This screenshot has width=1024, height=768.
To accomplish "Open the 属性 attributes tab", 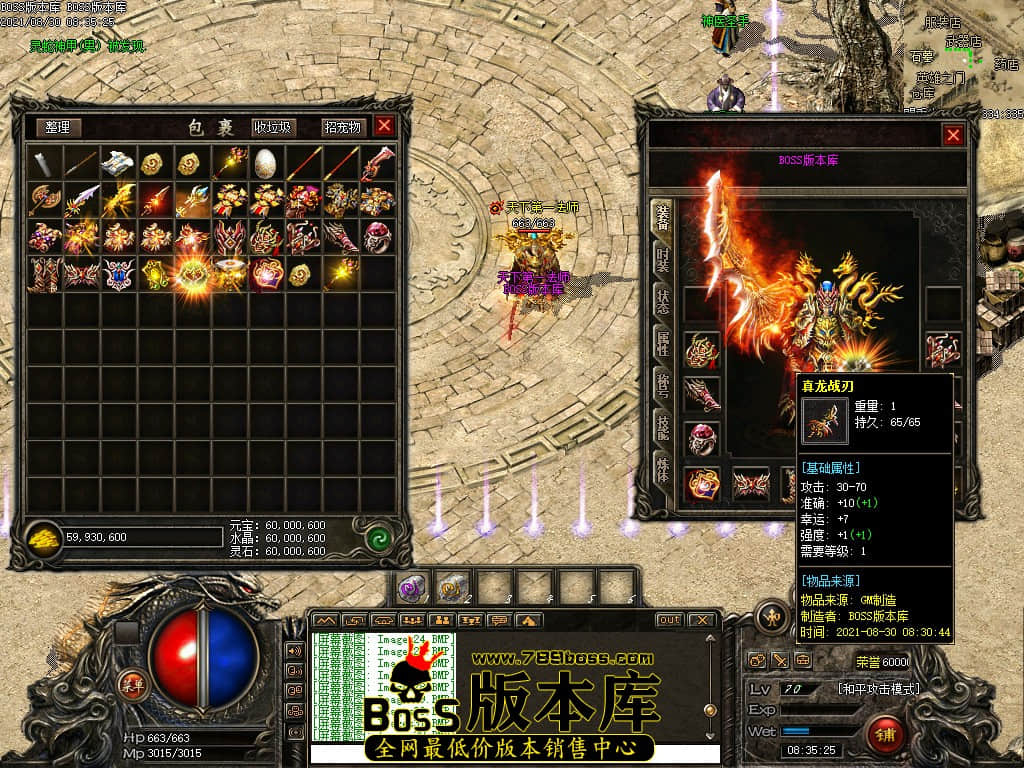I will (662, 343).
